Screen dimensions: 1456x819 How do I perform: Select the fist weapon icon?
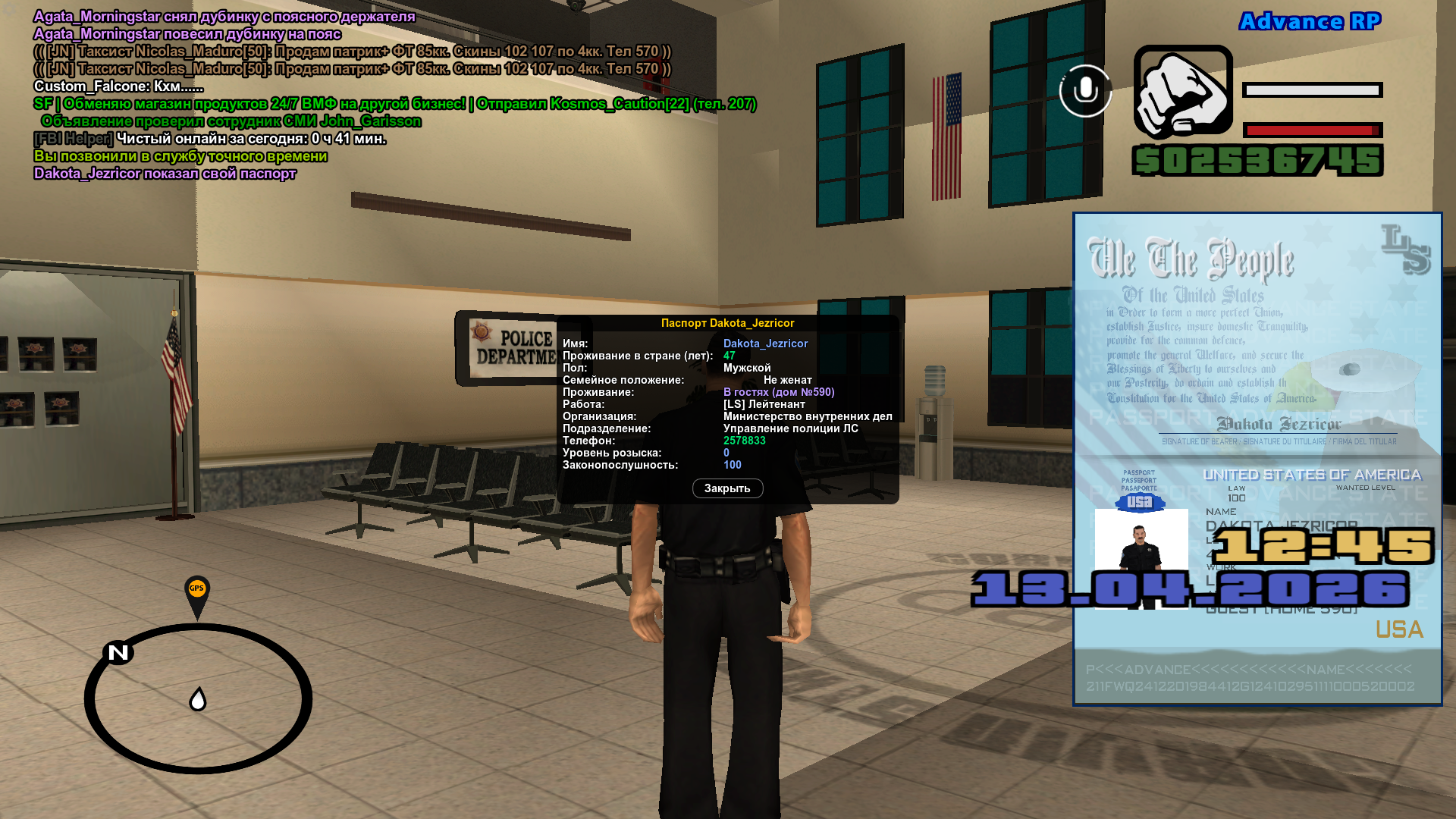[1183, 93]
